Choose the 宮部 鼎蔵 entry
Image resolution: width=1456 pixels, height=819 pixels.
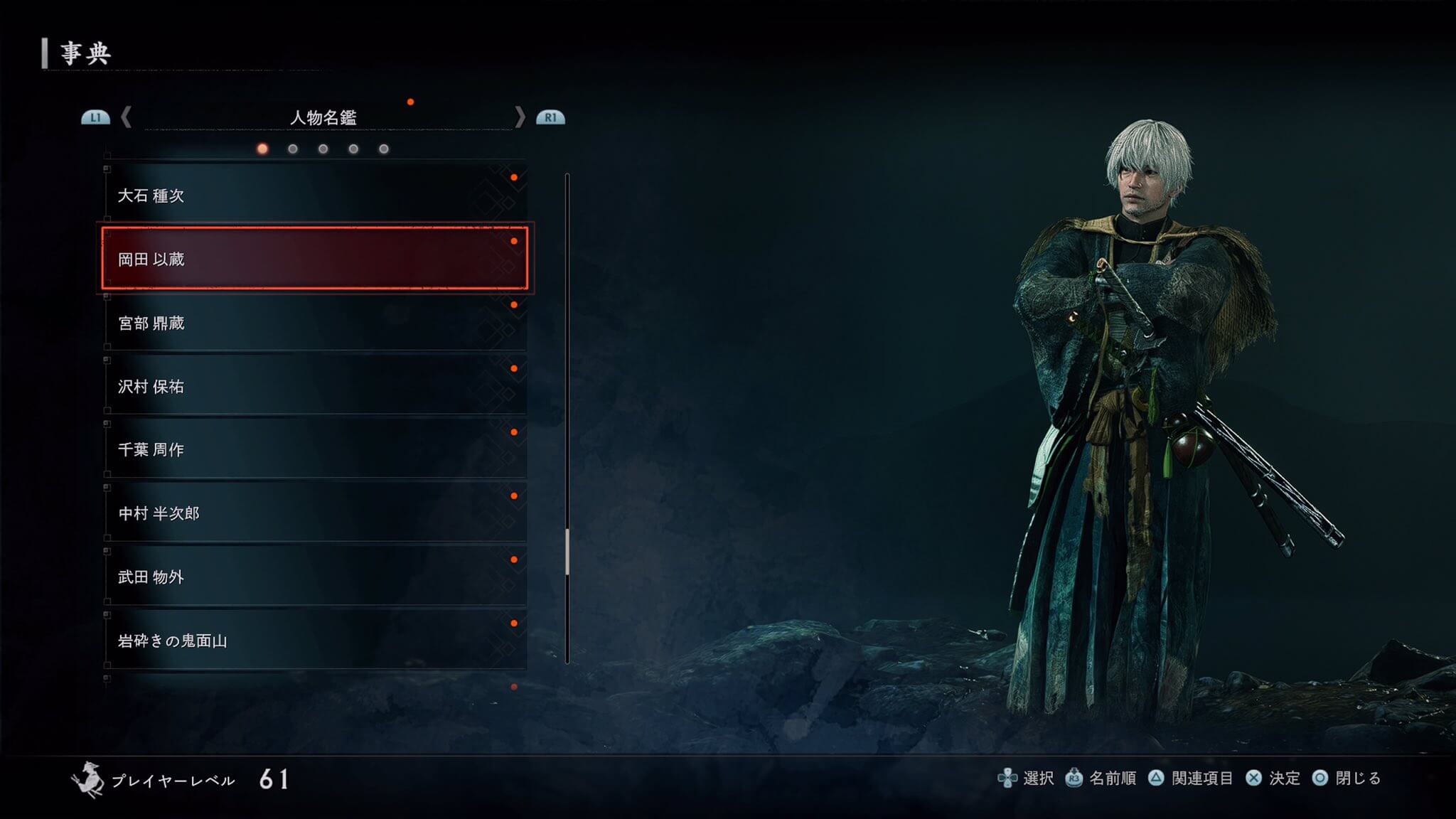(314, 323)
